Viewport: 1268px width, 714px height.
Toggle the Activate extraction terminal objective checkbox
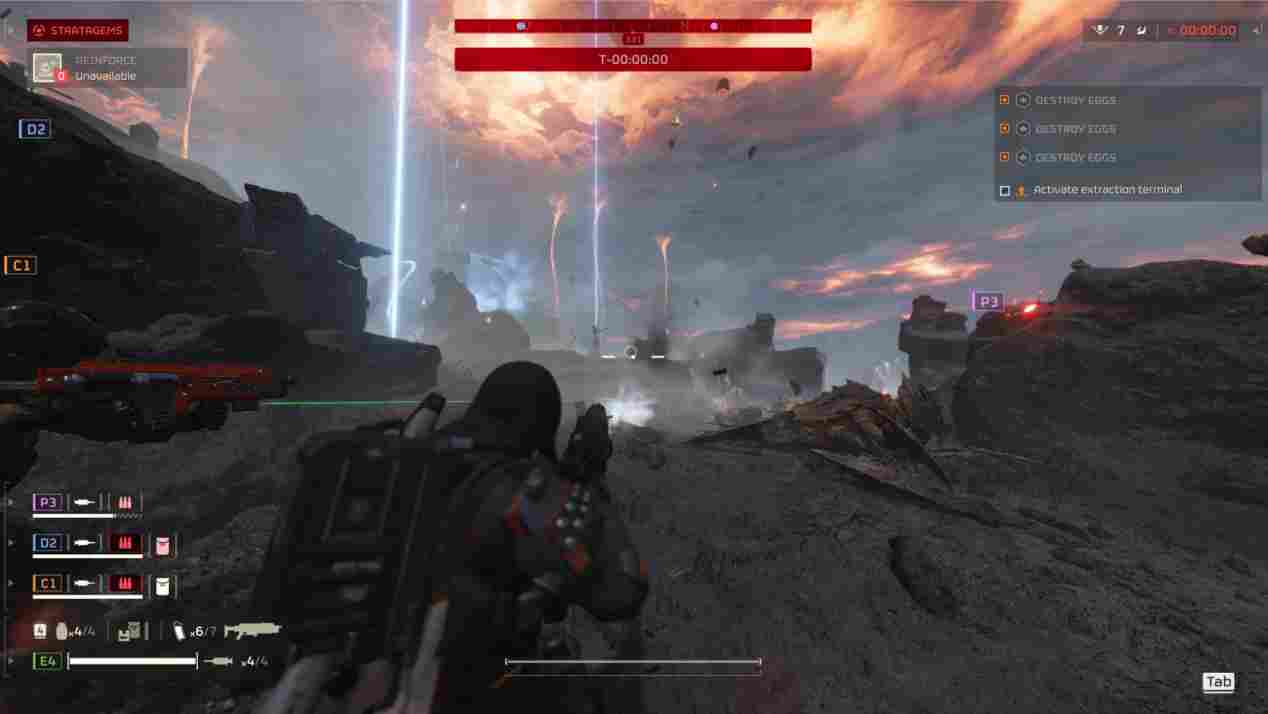pos(1005,190)
